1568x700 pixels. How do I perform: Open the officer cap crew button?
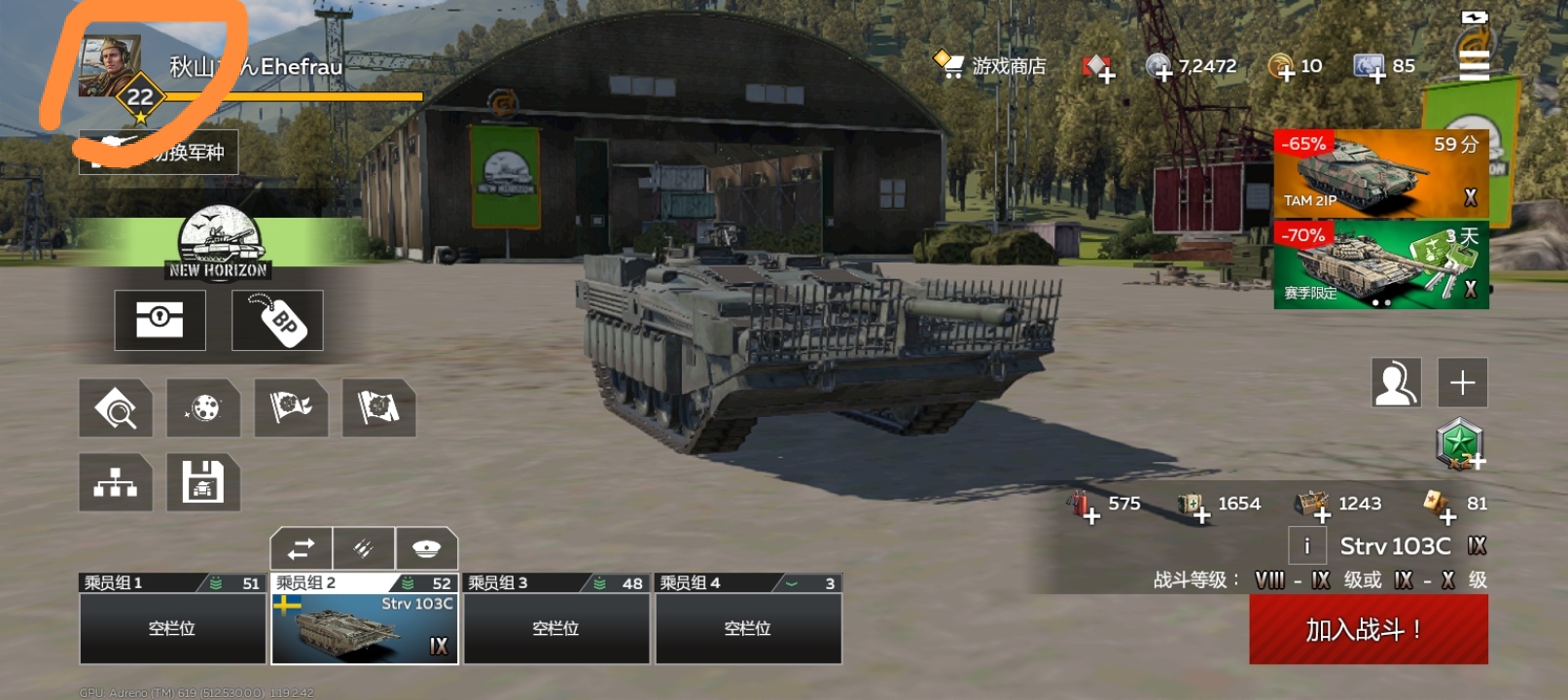coord(426,548)
